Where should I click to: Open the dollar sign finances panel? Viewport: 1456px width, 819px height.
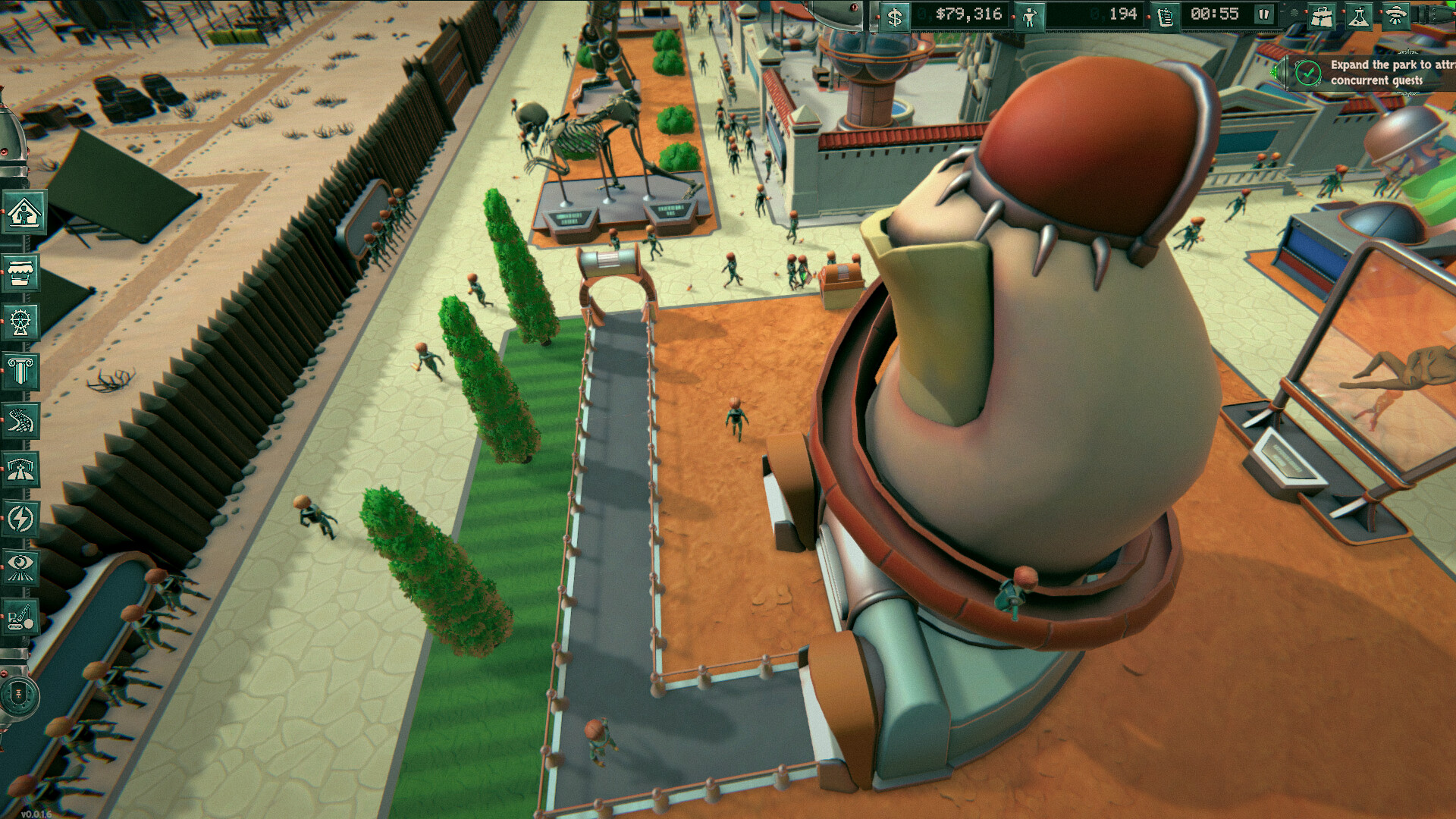pyautogui.click(x=895, y=16)
